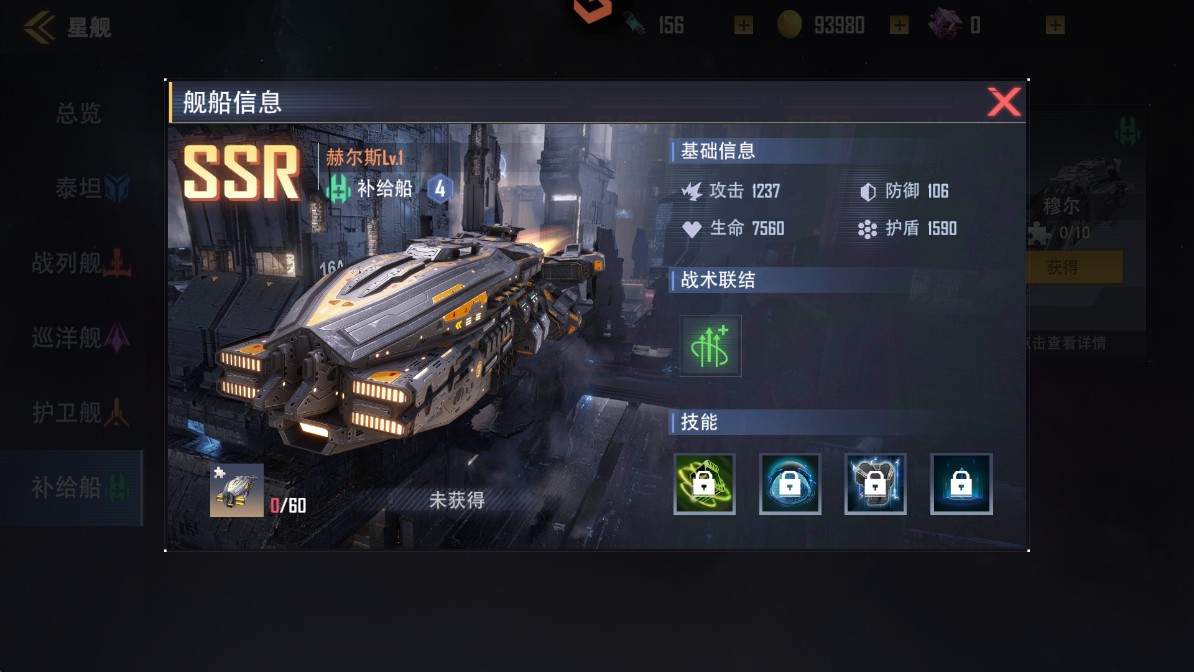The height and width of the screenshot is (672, 1194).
Task: Switch to the 总览 overview tab
Action: 78,113
